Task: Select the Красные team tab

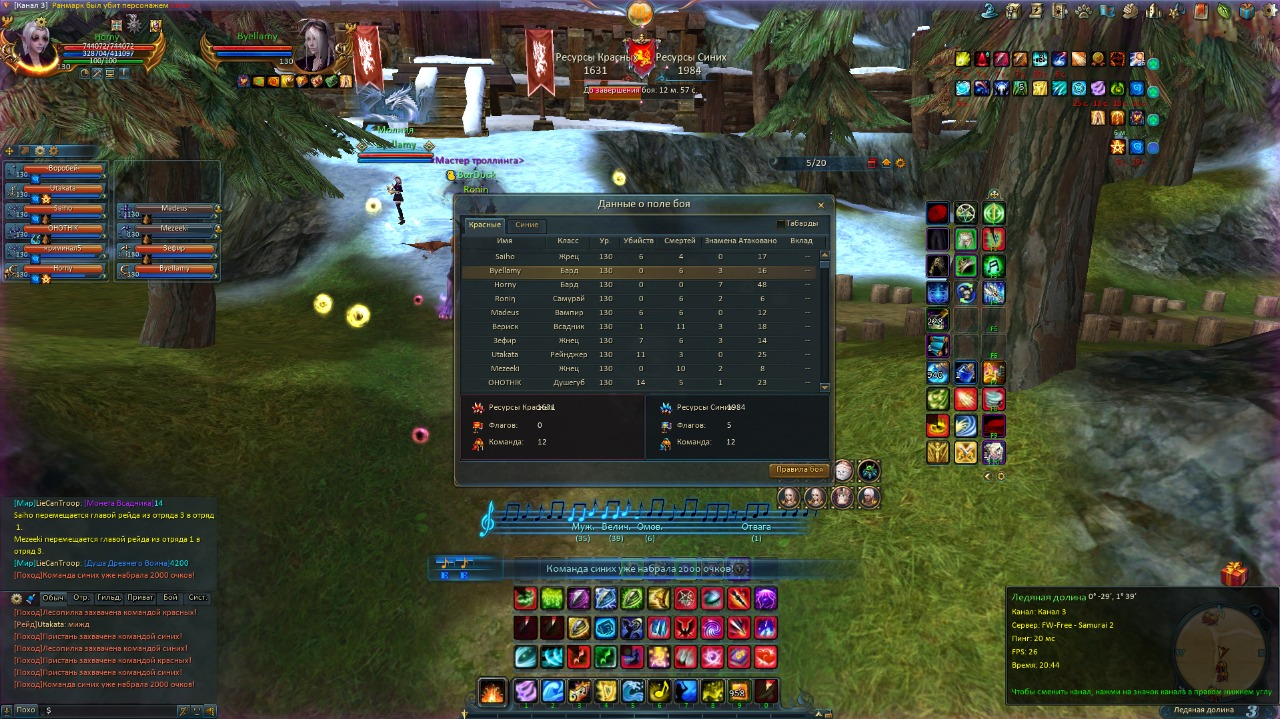Action: pyautogui.click(x=485, y=225)
